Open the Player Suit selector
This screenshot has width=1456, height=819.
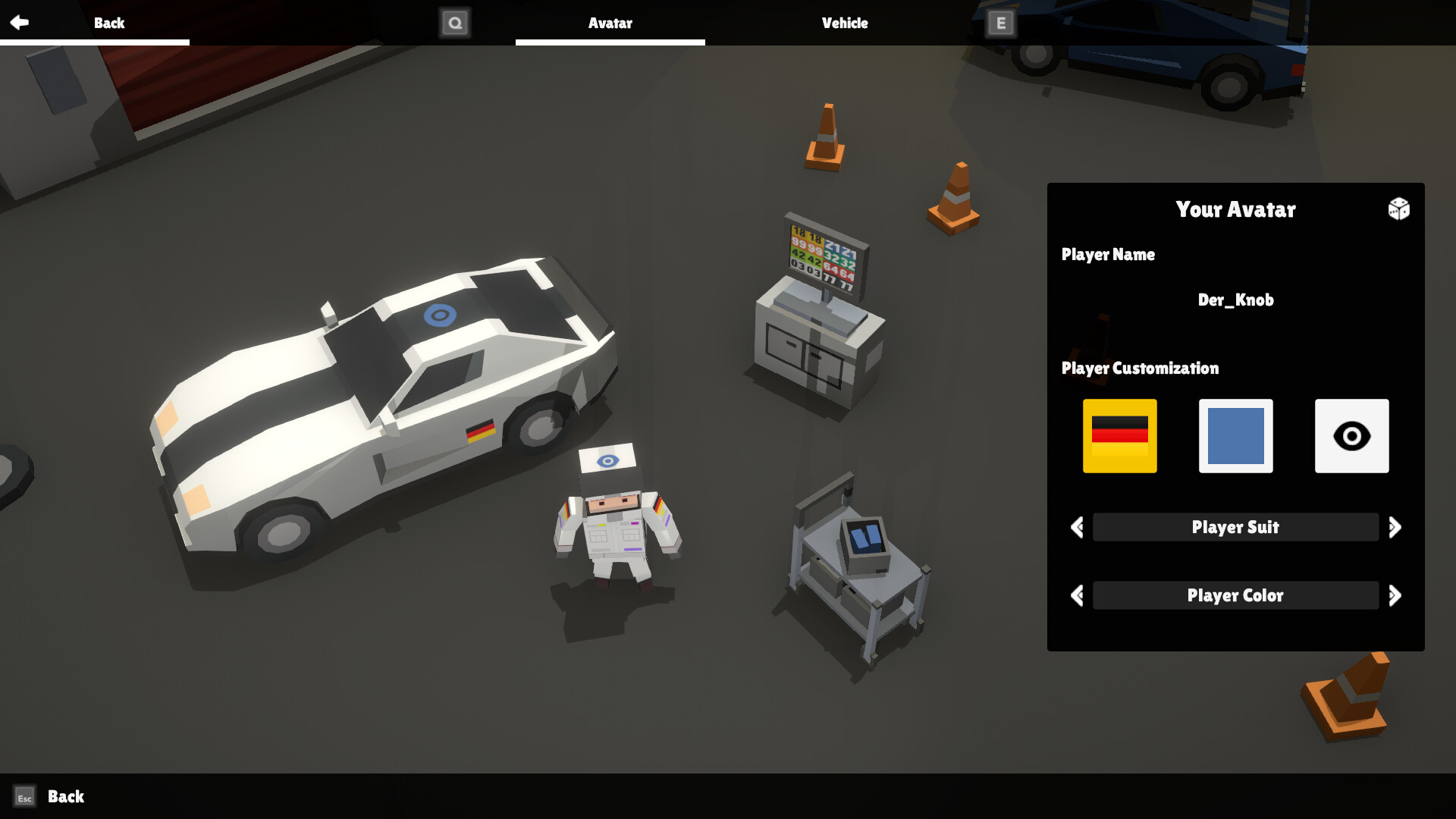click(1235, 527)
